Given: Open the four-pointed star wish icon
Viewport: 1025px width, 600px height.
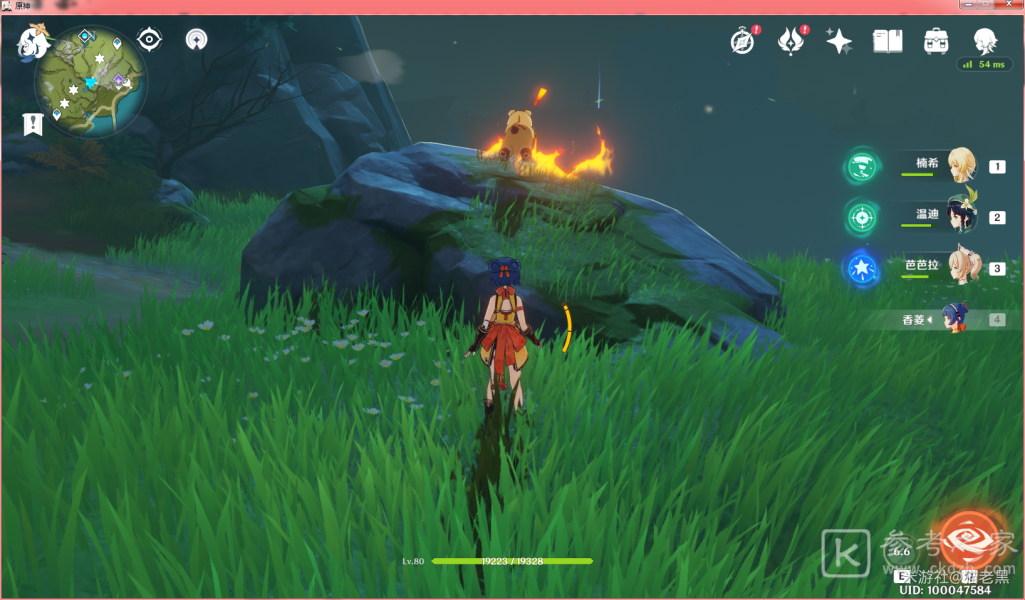Looking at the screenshot, I should pos(839,41).
